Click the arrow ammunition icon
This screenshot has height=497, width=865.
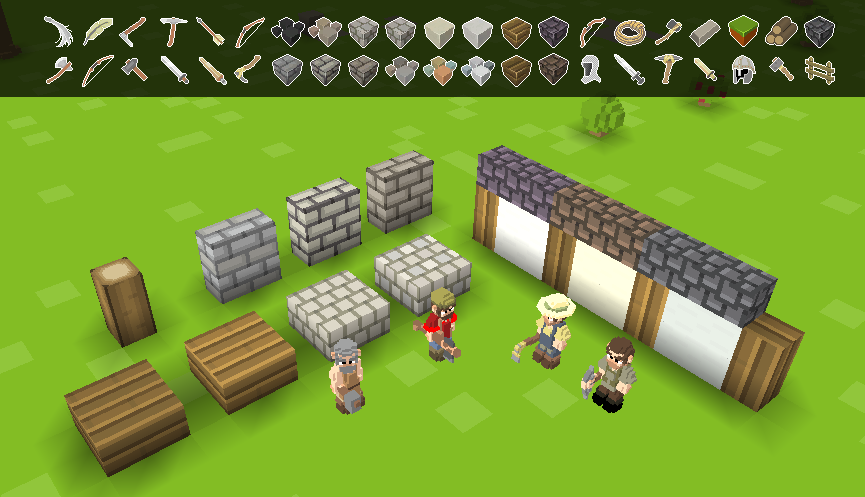click(211, 32)
